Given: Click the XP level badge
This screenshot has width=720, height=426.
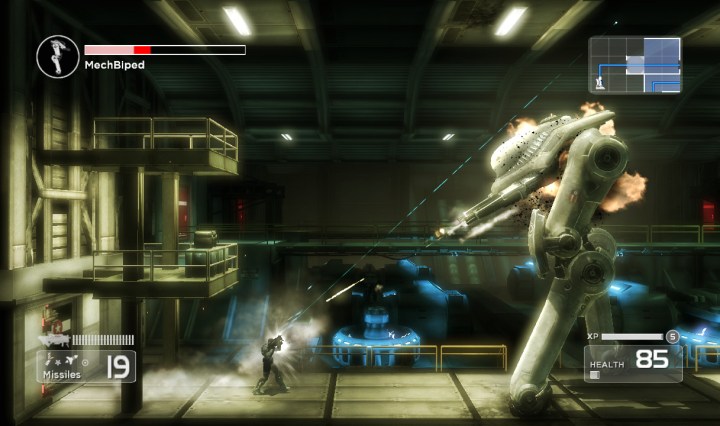Looking at the screenshot, I should [x=673, y=337].
